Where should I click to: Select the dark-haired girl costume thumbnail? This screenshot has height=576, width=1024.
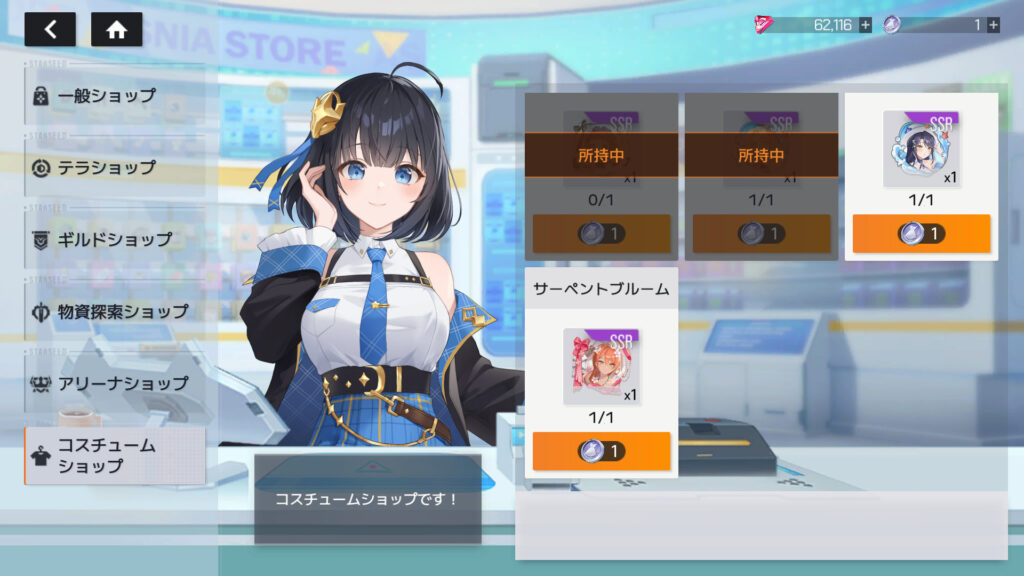[920, 149]
